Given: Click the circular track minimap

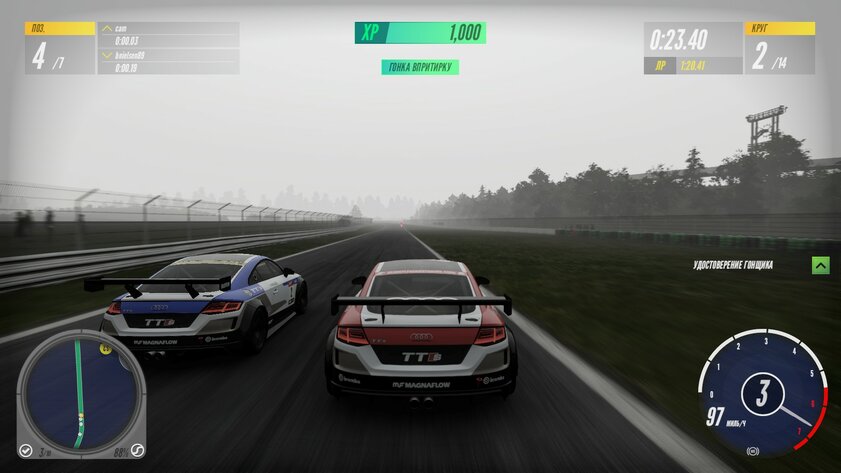Looking at the screenshot, I should 78,392.
